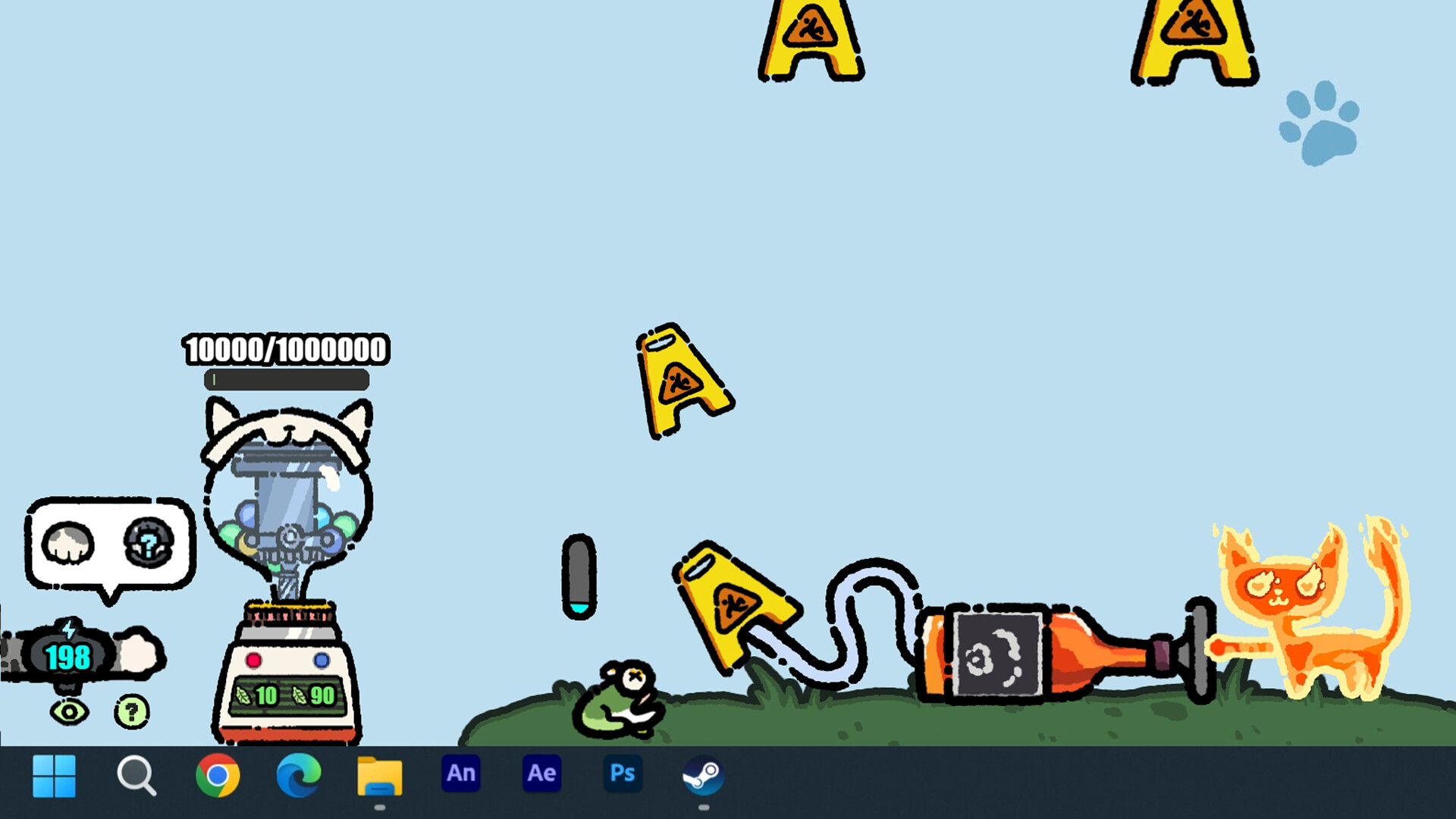Toggle the eye visibility icon below the energy counter
This screenshot has height=819, width=1456.
pyautogui.click(x=68, y=711)
